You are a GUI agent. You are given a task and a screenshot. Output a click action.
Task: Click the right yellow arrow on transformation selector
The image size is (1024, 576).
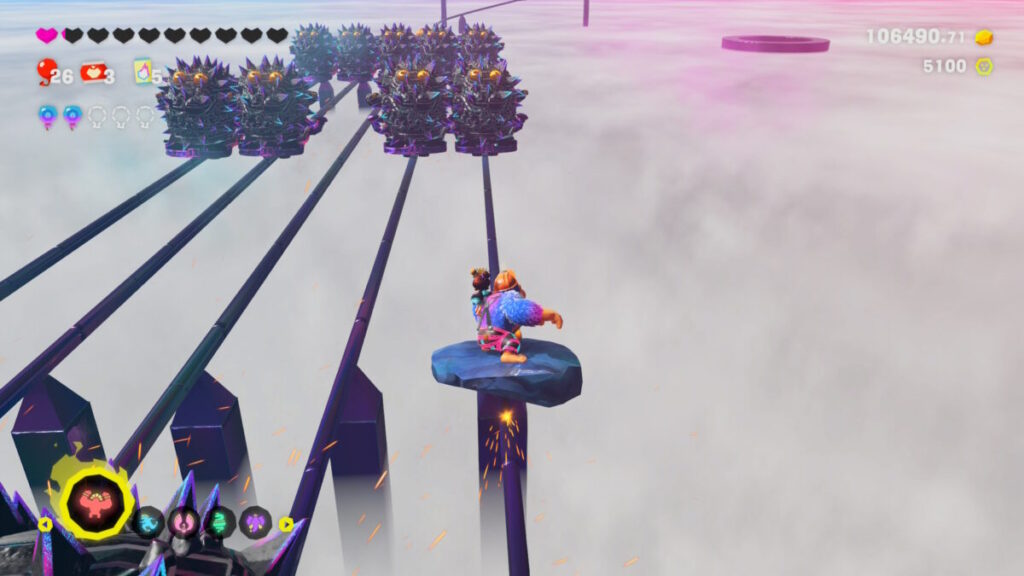286,523
